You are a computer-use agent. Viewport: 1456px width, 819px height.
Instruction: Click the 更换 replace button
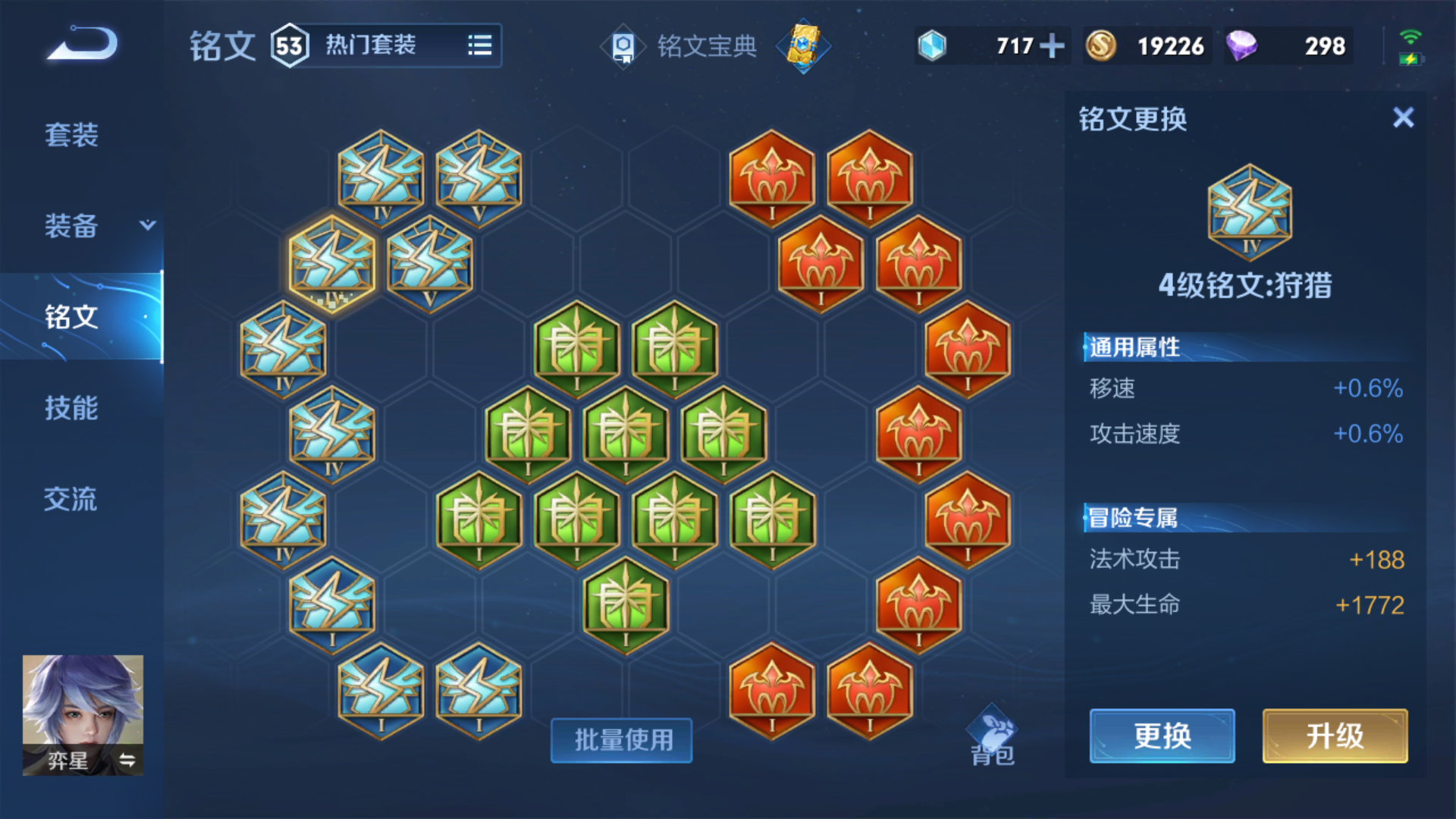pyautogui.click(x=1163, y=736)
